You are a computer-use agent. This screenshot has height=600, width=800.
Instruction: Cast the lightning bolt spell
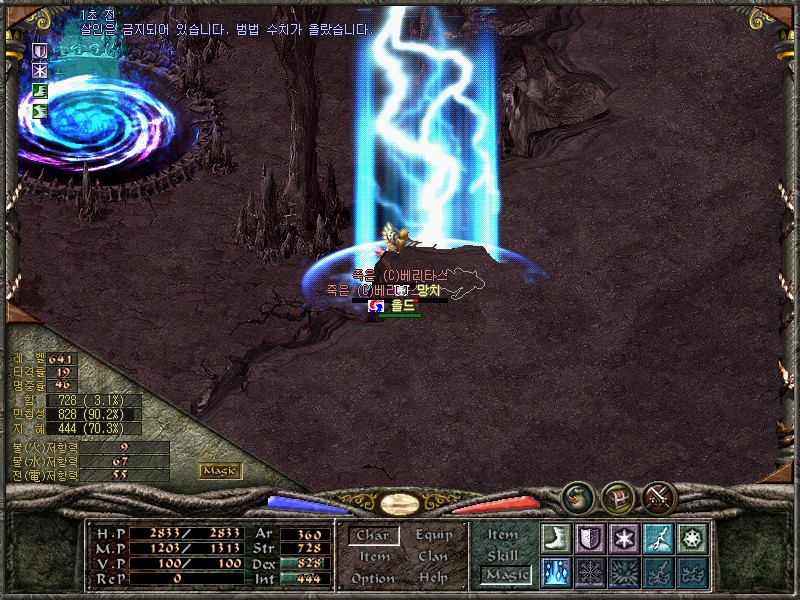tap(657, 538)
